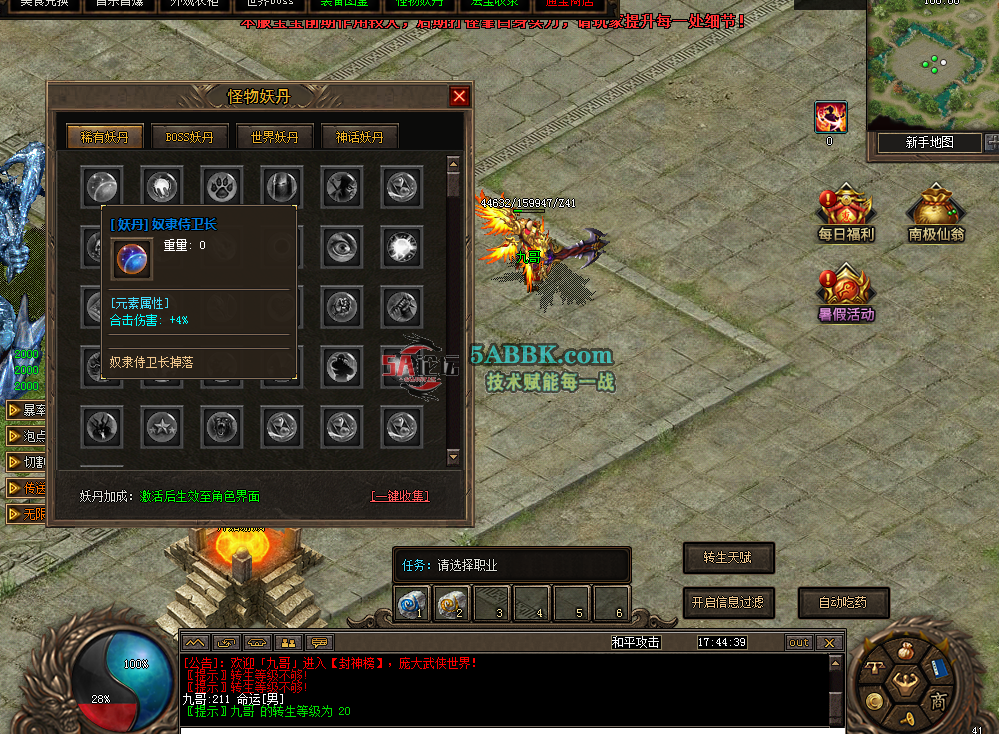Screen dimensions: 999x734
Task: Close the 怪物妖丹 window
Action: point(459,96)
